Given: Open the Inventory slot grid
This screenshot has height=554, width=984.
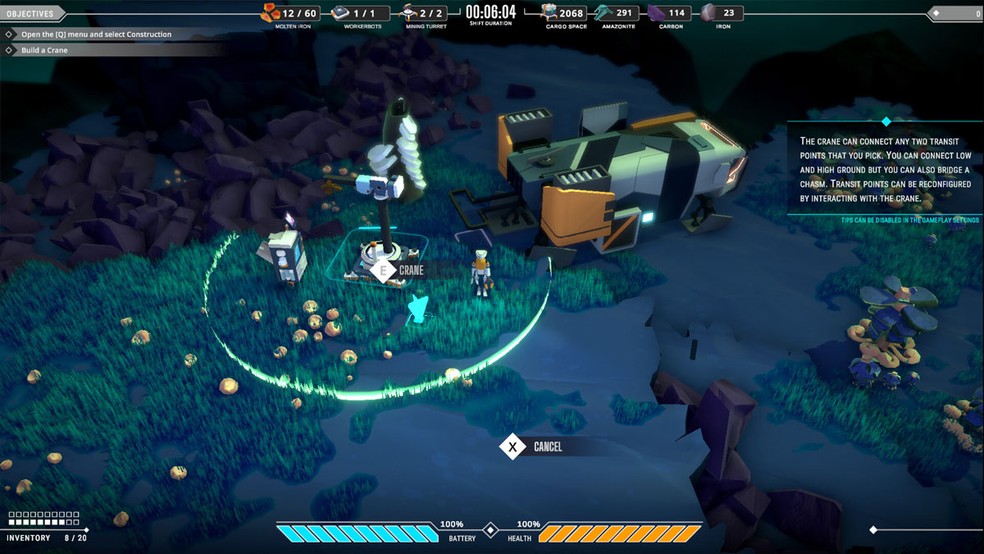Looking at the screenshot, I should tap(42, 519).
